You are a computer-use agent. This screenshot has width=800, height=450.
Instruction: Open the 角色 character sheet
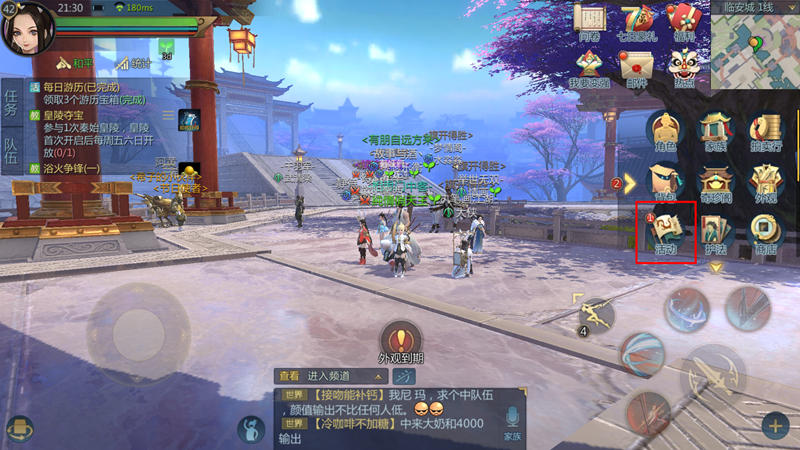pos(665,132)
